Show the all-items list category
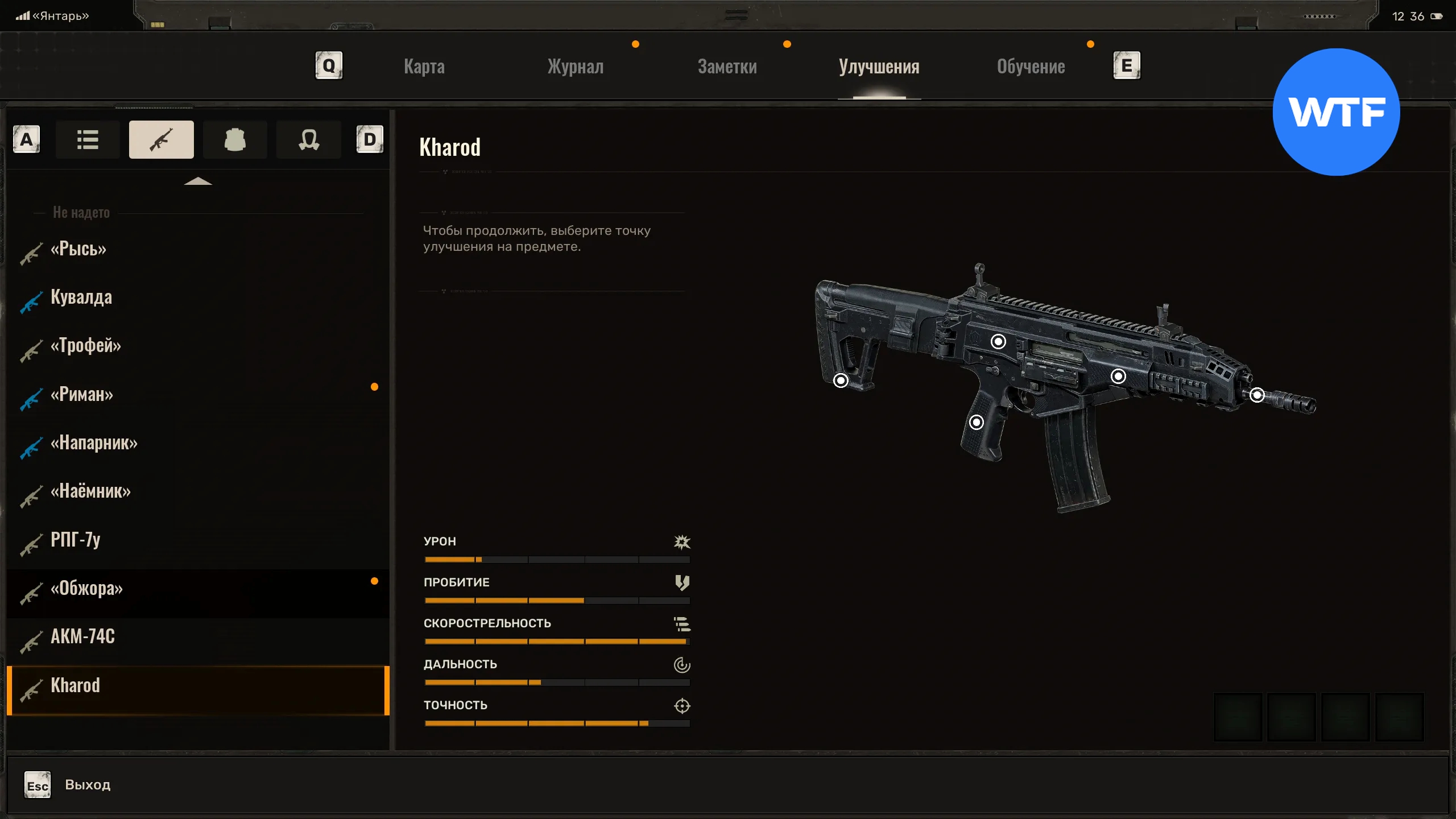The width and height of the screenshot is (1456, 819). 88,139
